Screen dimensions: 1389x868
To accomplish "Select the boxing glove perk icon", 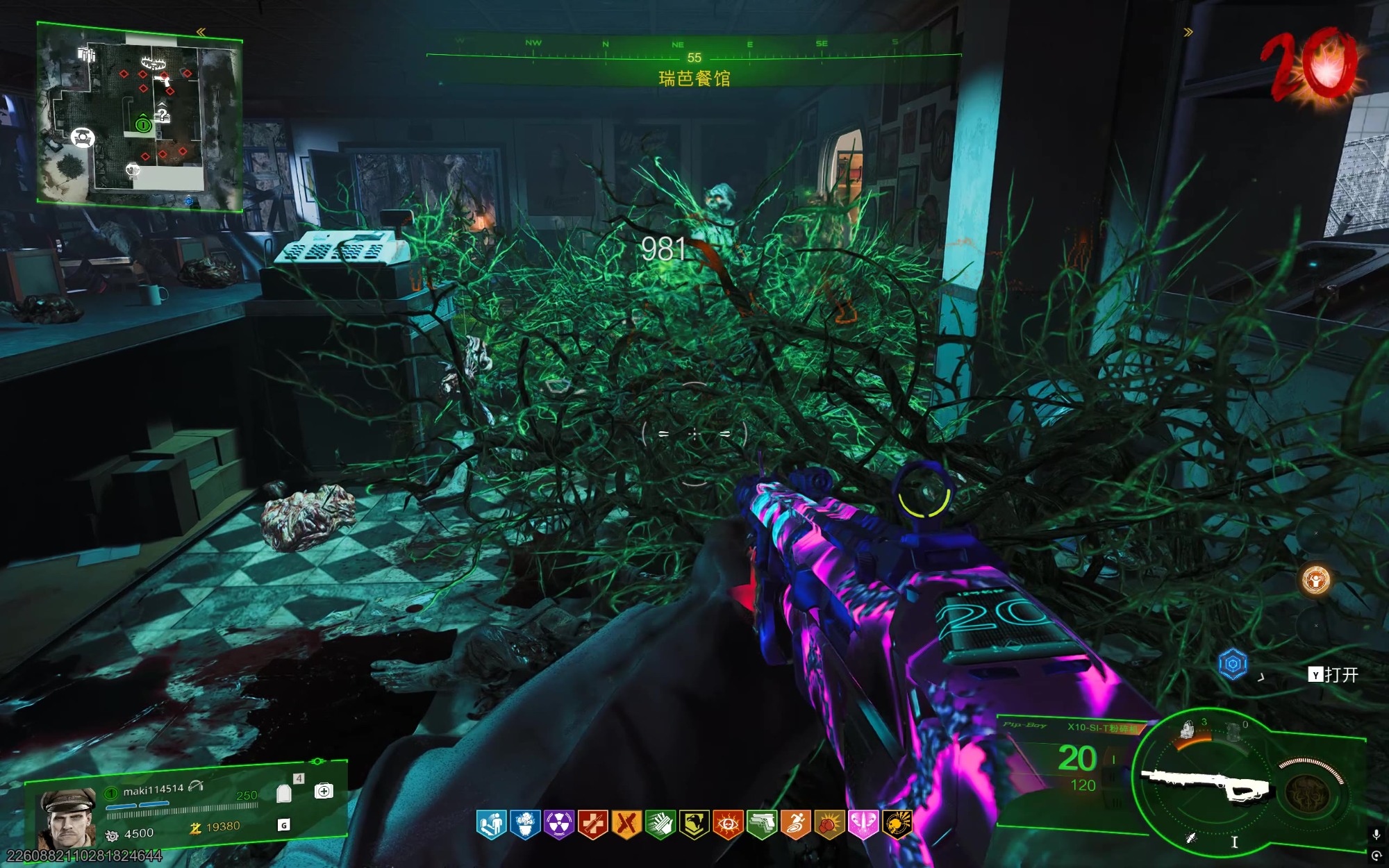I will click(829, 825).
